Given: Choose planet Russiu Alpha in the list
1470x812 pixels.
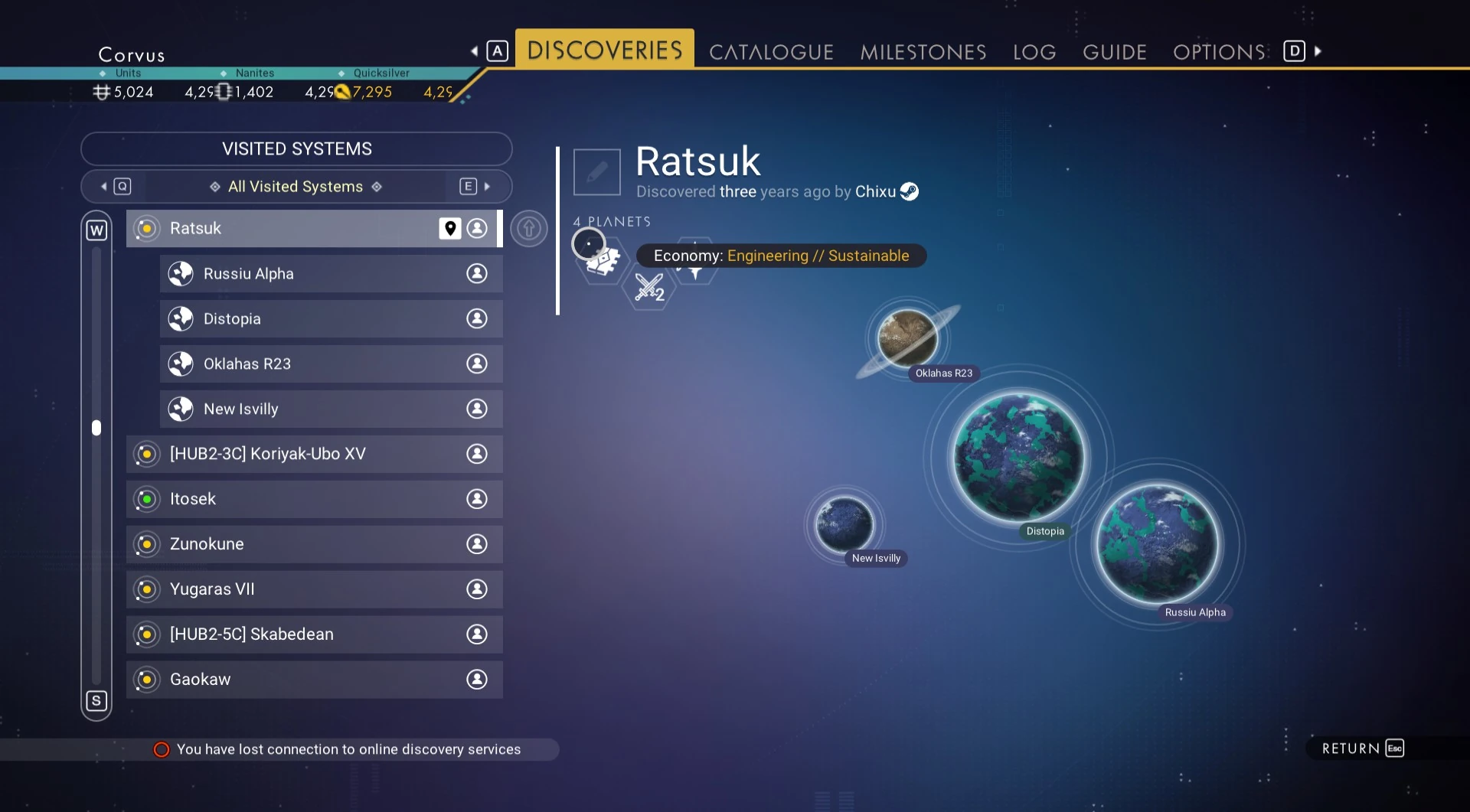Looking at the screenshot, I should tap(331, 273).
